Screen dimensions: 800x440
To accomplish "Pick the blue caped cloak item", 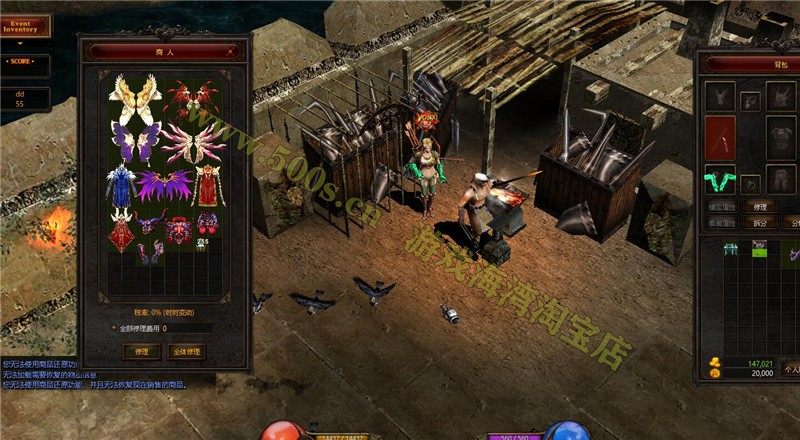I will 122,185.
